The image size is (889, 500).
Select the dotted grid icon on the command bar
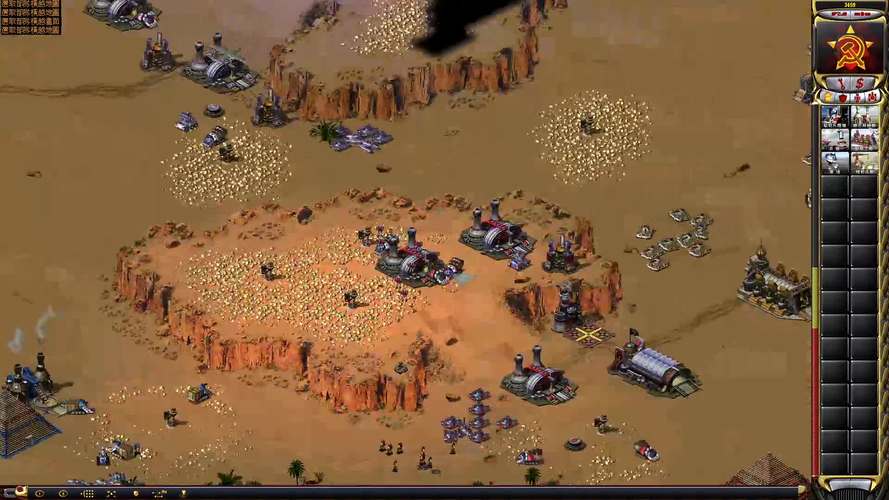(x=87, y=493)
